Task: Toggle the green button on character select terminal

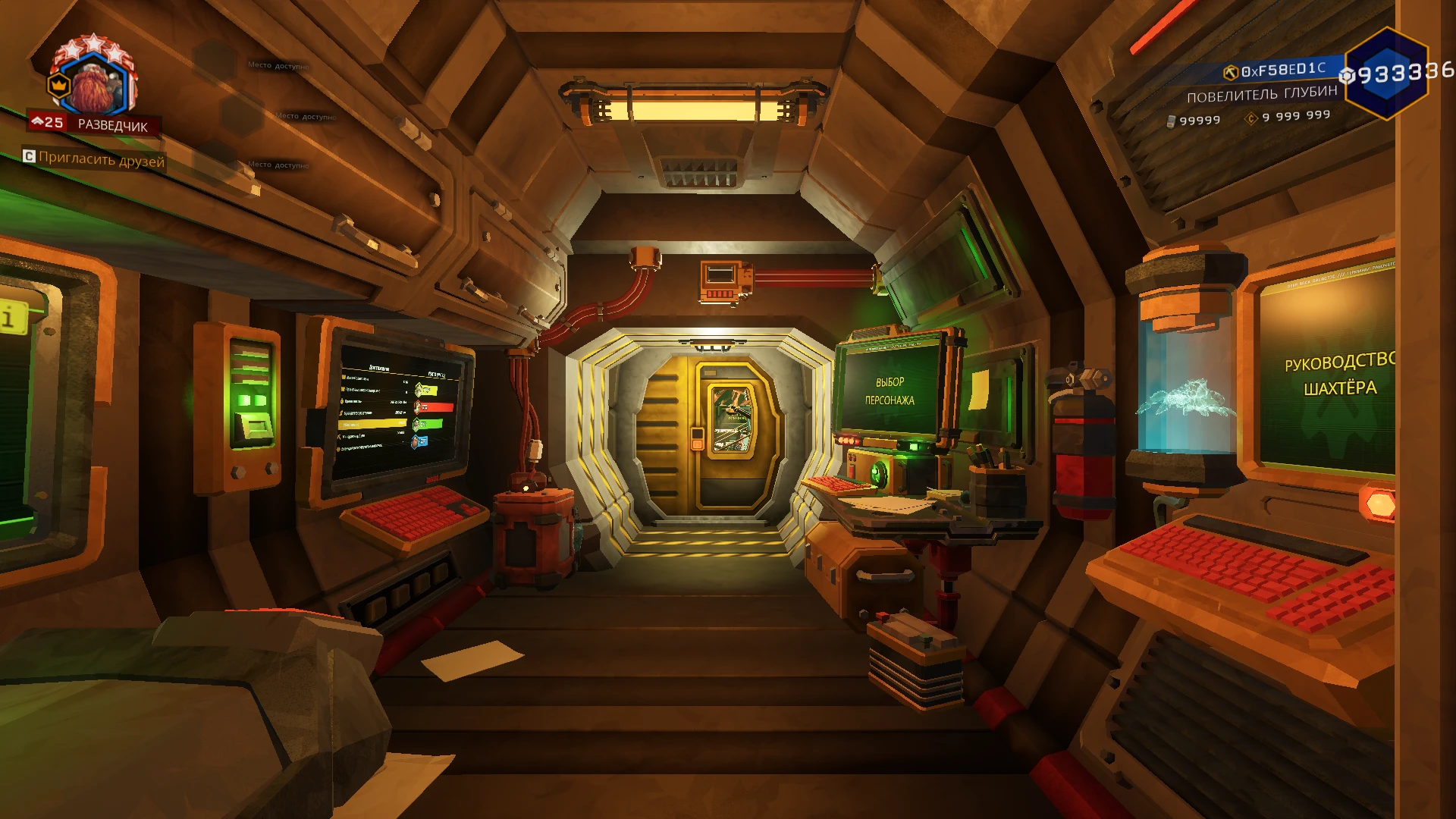Action: point(914,447)
